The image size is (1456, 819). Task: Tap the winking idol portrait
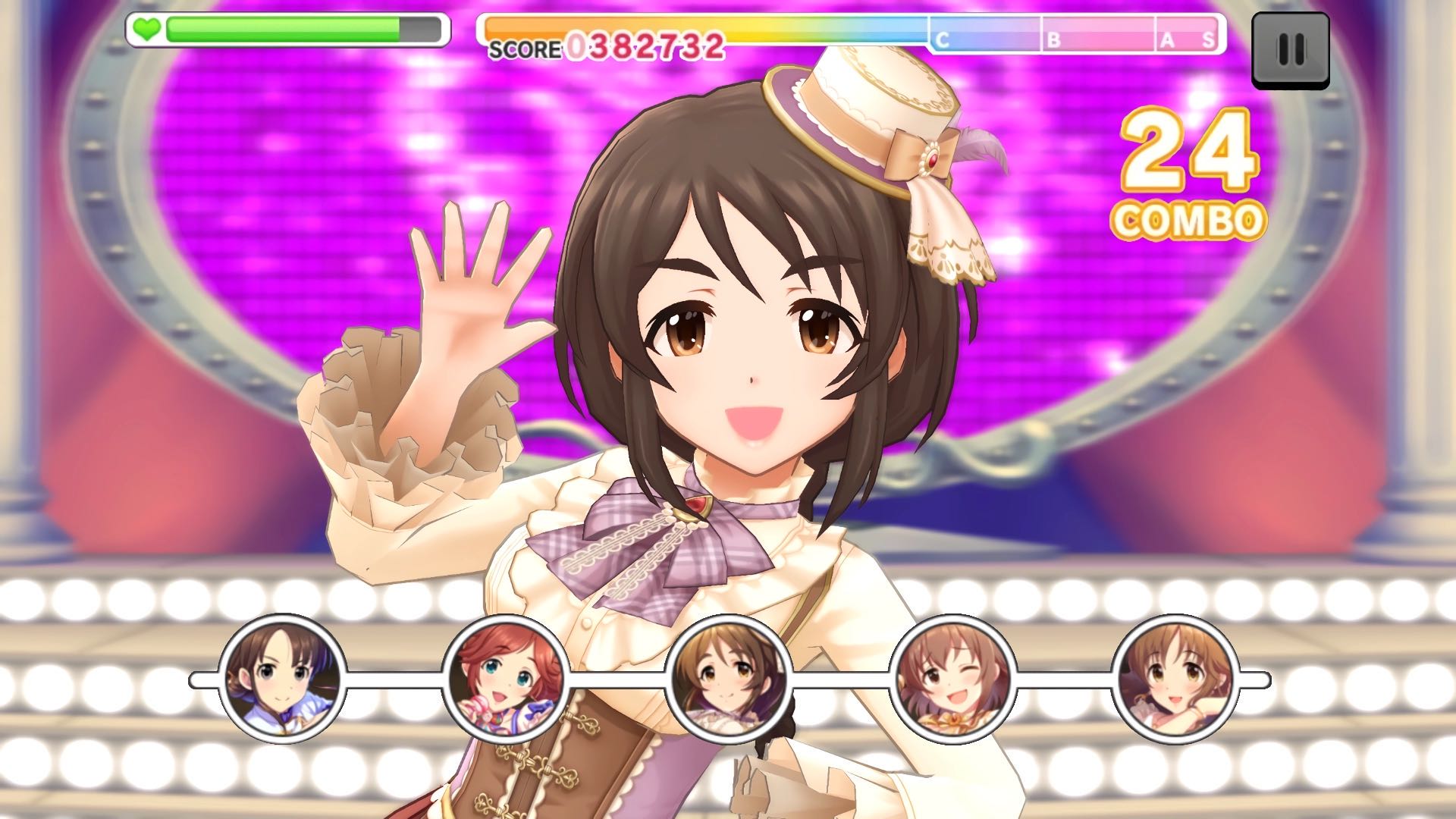[952, 678]
